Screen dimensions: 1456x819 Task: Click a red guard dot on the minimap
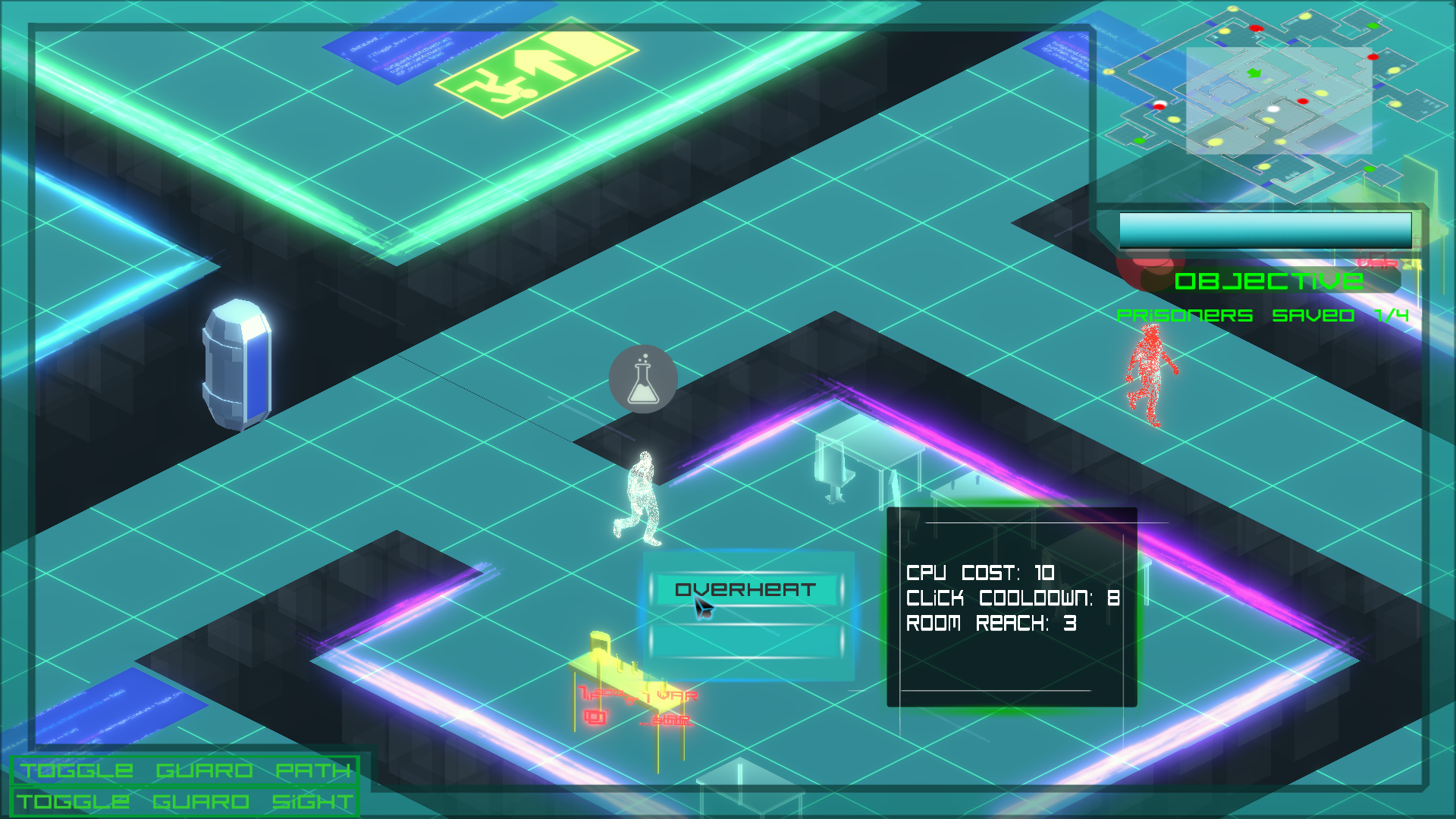pyautogui.click(x=1303, y=101)
